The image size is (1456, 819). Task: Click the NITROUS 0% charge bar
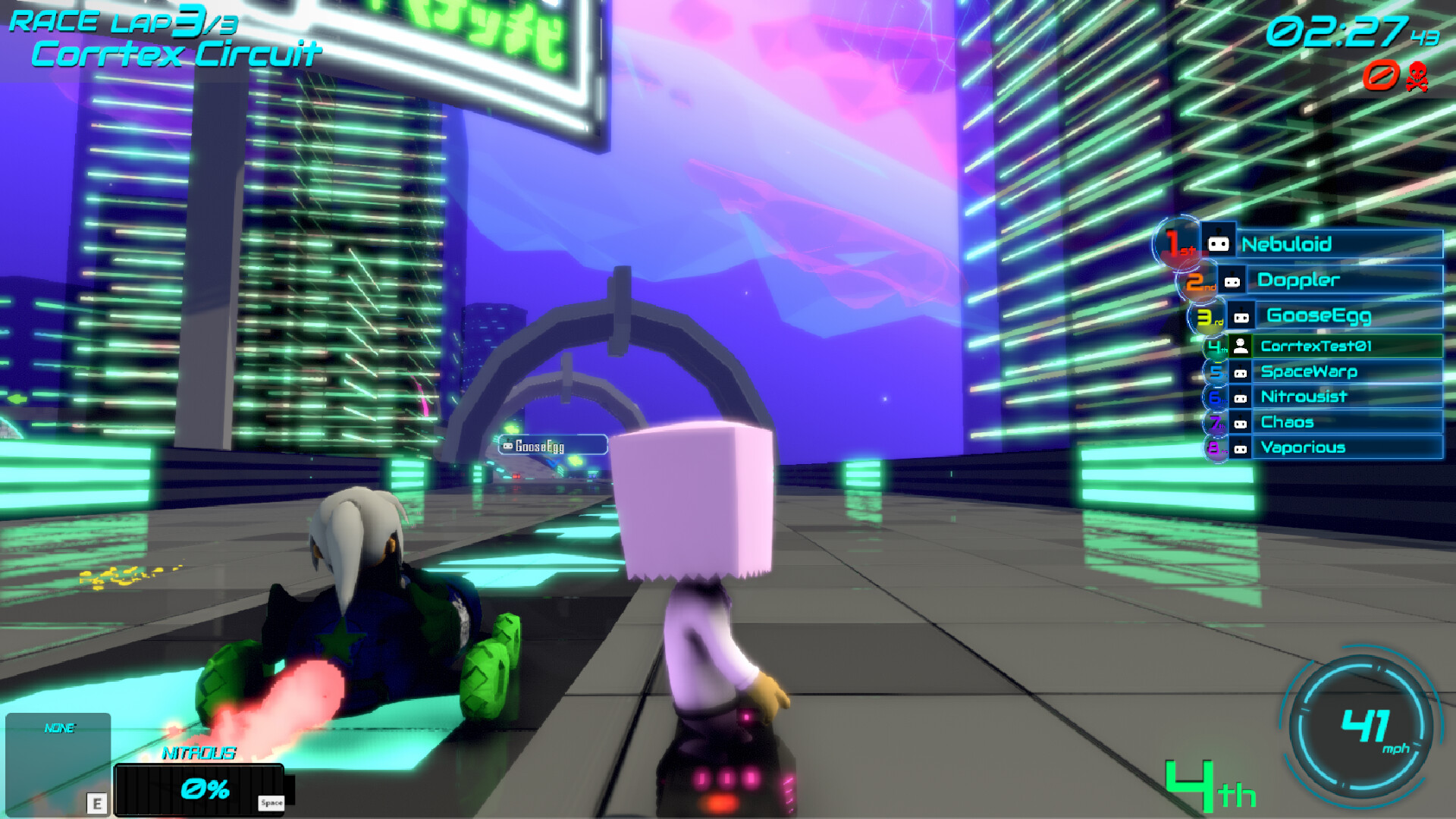click(x=201, y=789)
